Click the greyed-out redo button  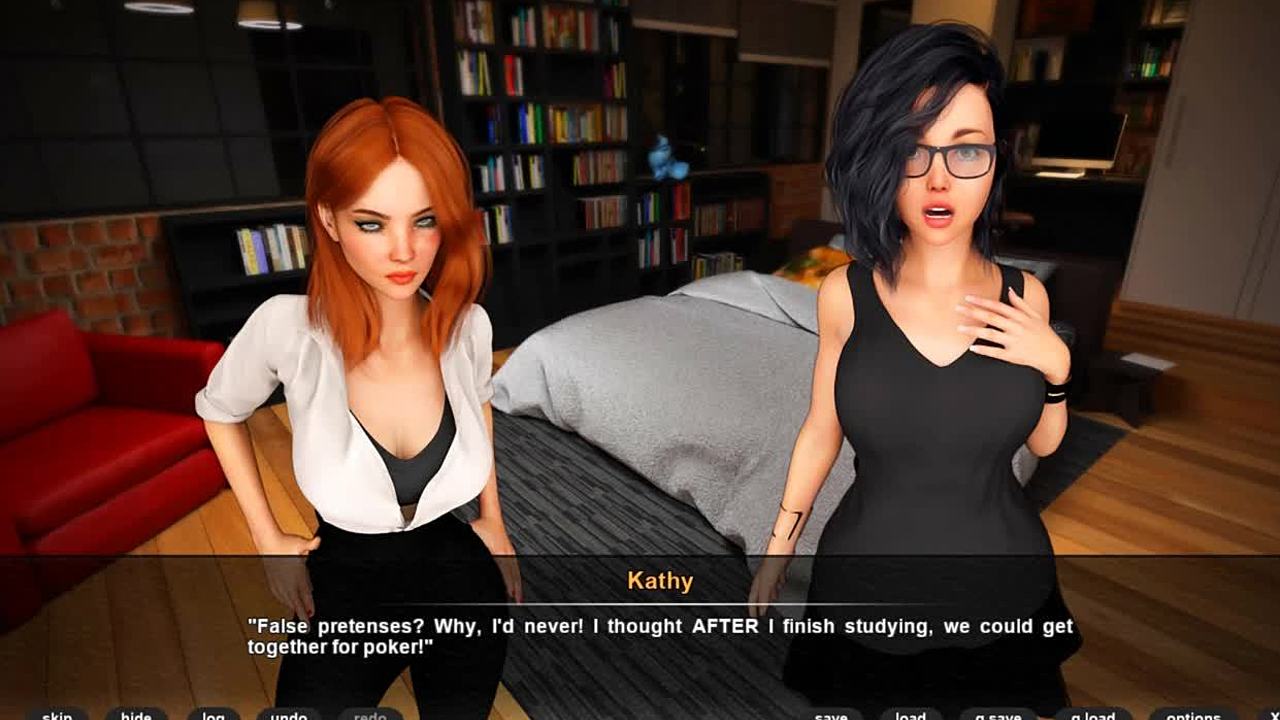point(370,714)
